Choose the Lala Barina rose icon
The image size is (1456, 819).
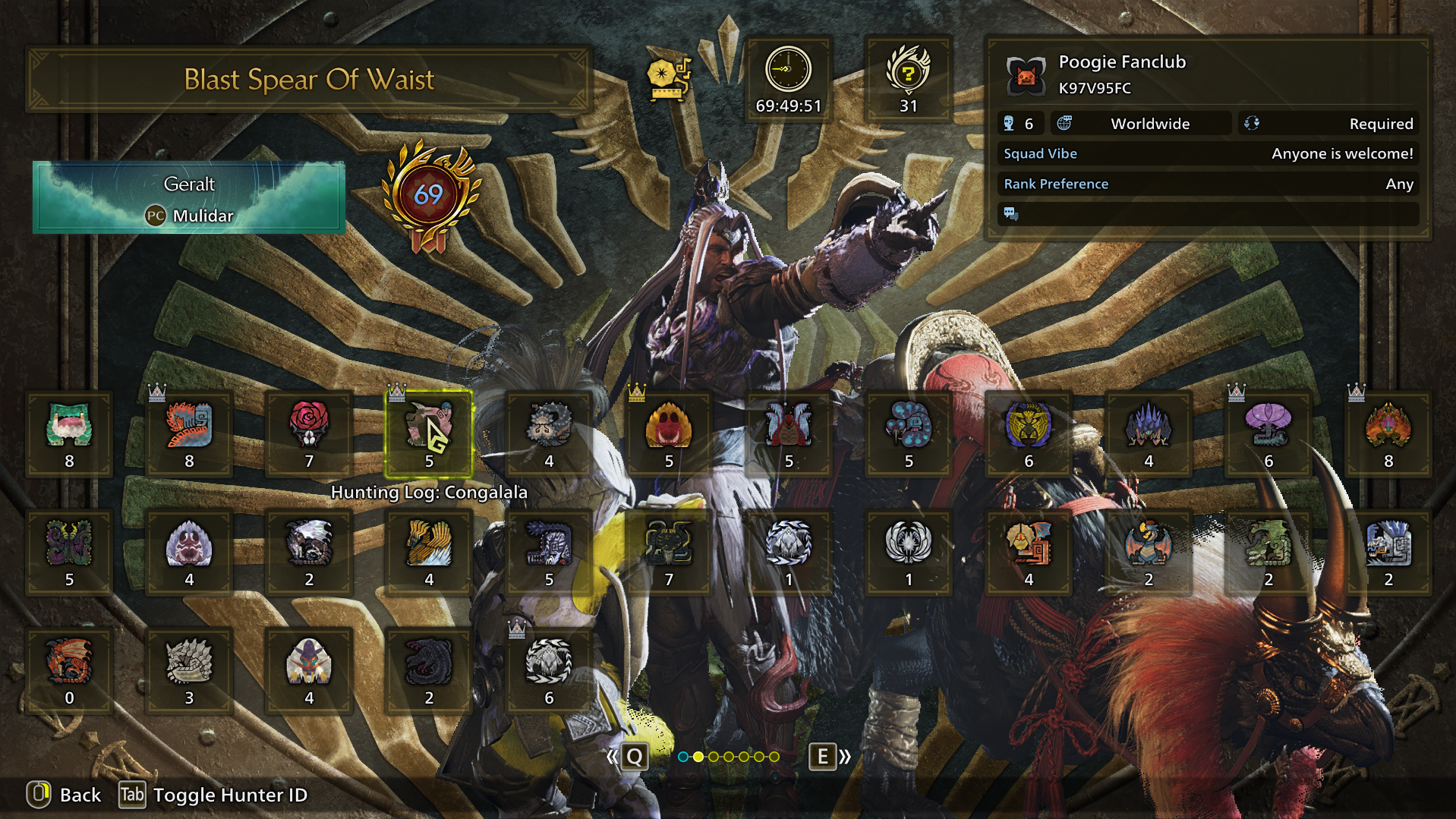[309, 433]
